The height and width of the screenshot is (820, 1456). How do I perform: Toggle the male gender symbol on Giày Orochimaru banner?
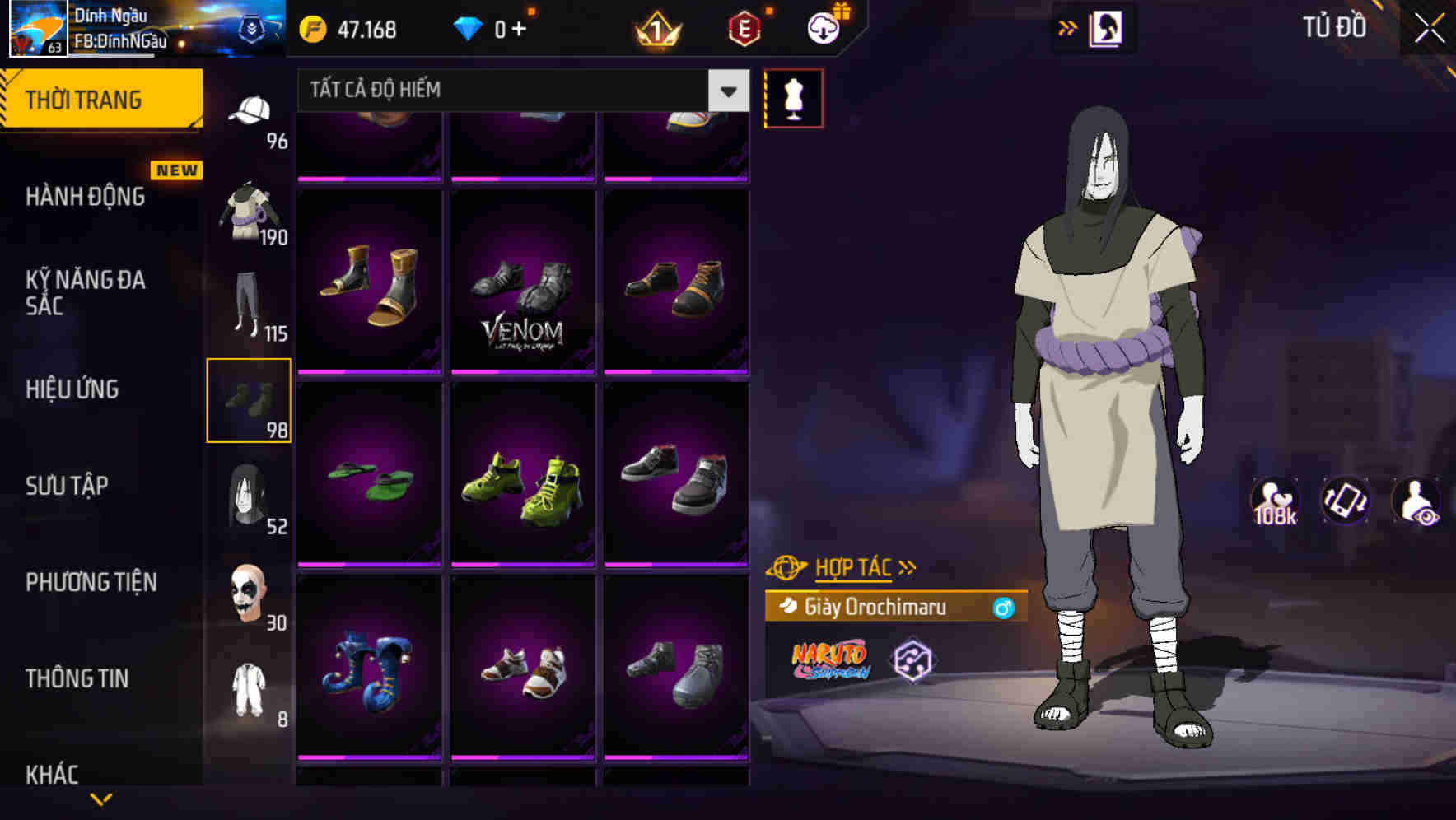[x=1006, y=607]
